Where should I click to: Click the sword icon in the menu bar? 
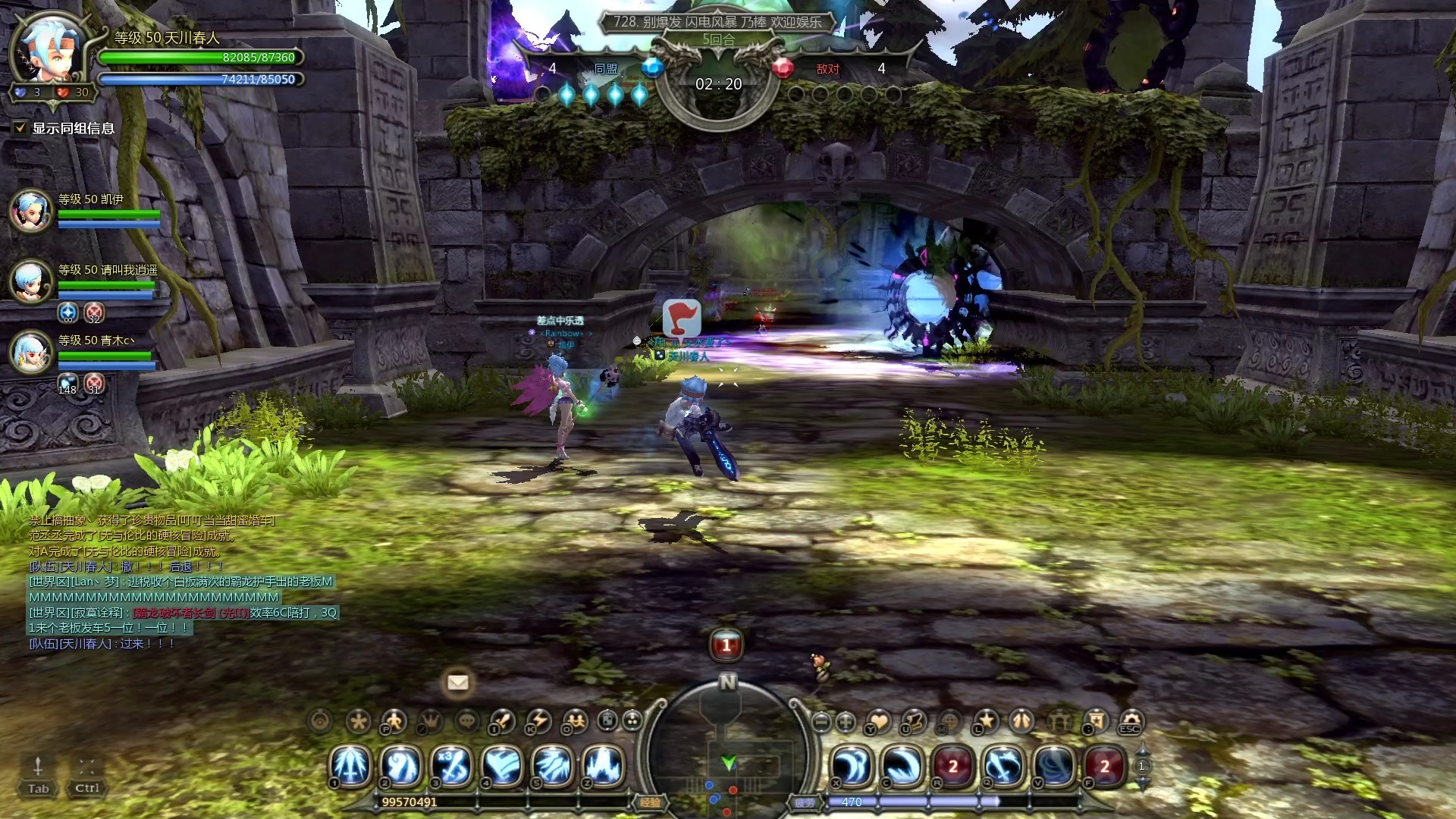(x=503, y=721)
